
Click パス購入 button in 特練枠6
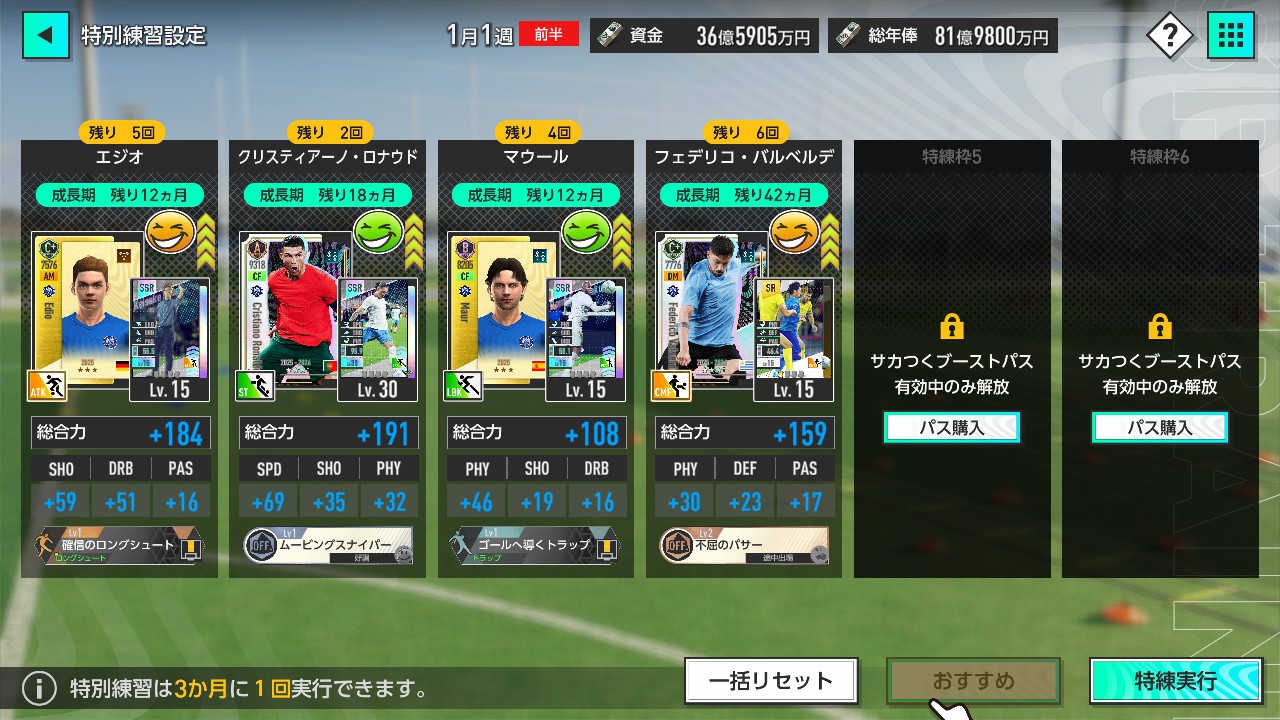pos(1160,427)
